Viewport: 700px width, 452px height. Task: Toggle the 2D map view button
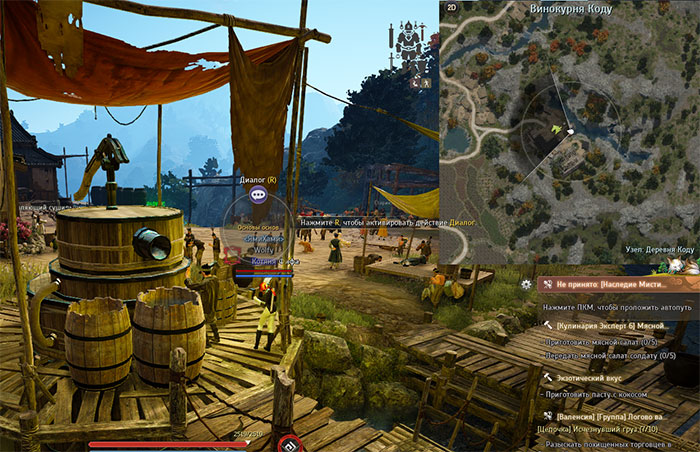(451, 8)
